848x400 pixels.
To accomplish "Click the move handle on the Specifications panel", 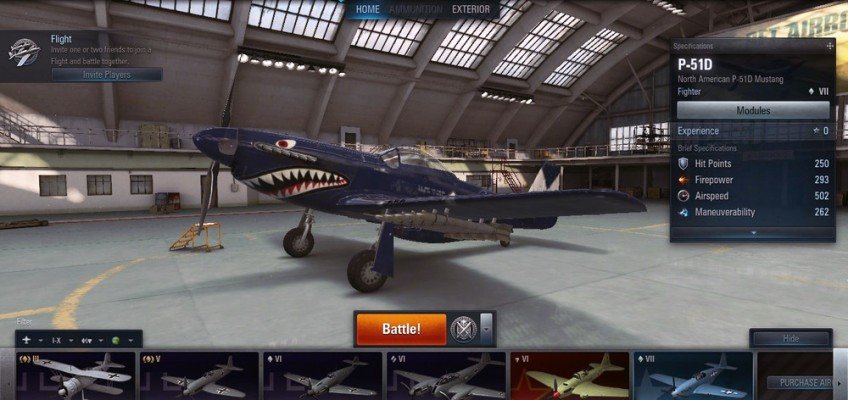I will click(829, 46).
